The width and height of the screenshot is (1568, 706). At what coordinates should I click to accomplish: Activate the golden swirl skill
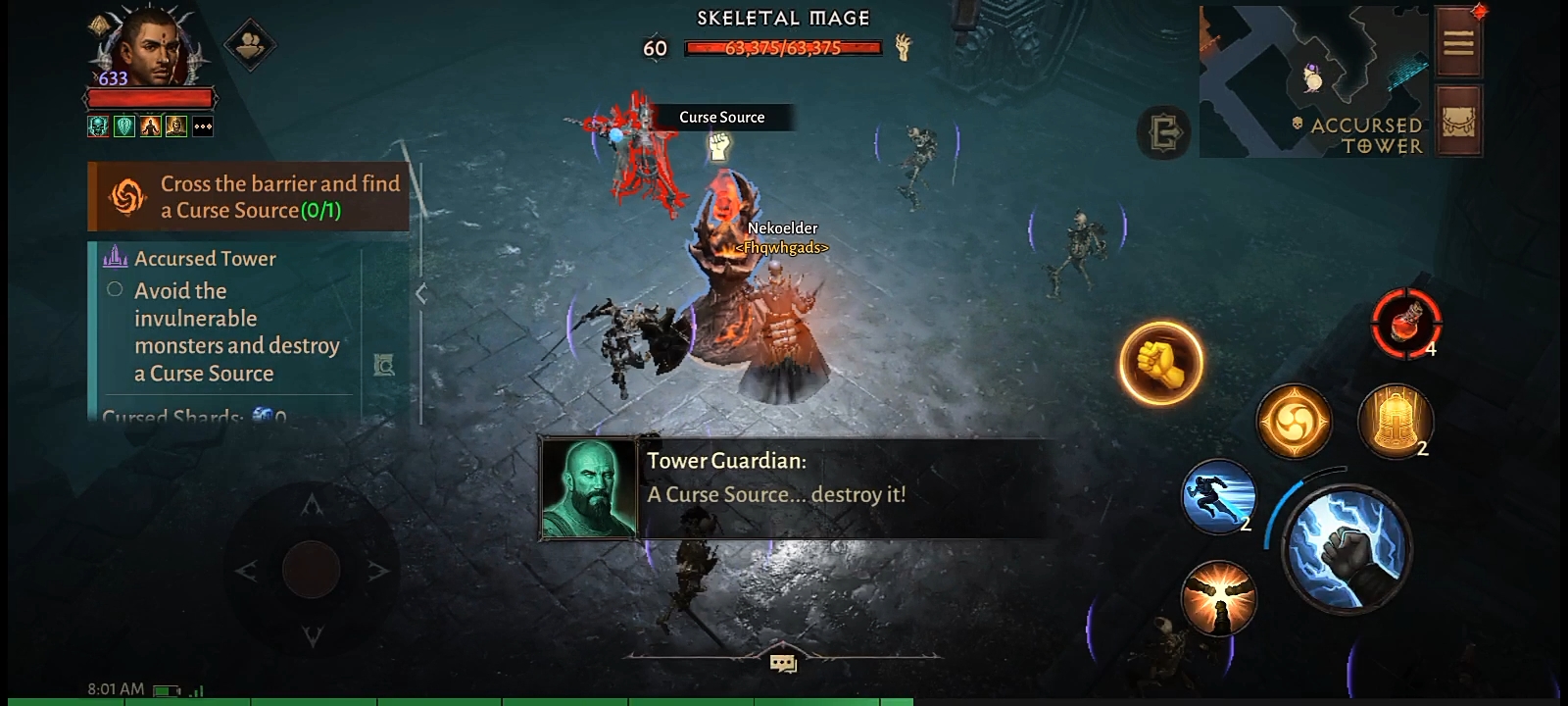pyautogui.click(x=1294, y=422)
